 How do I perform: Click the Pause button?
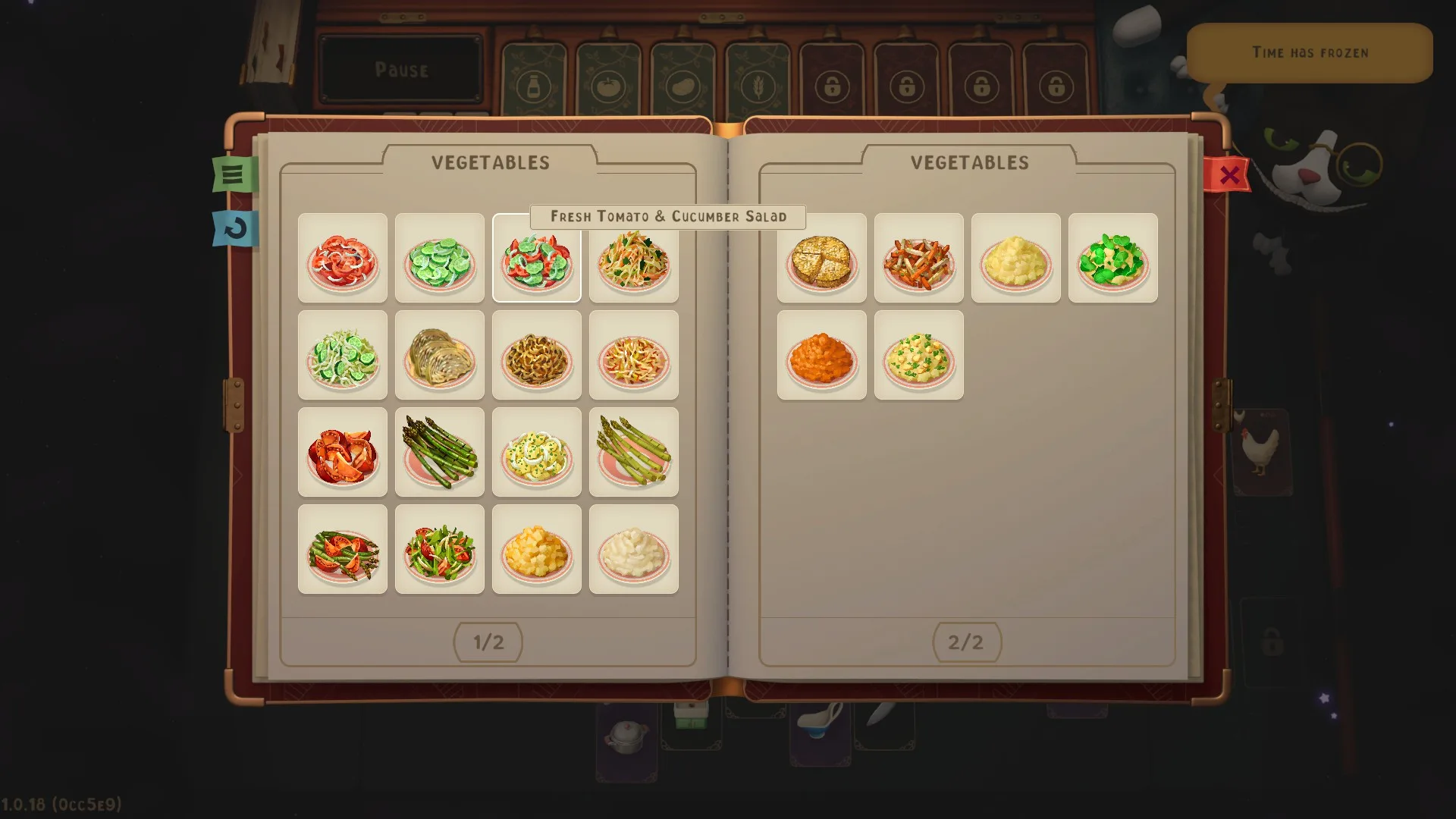coord(401,70)
